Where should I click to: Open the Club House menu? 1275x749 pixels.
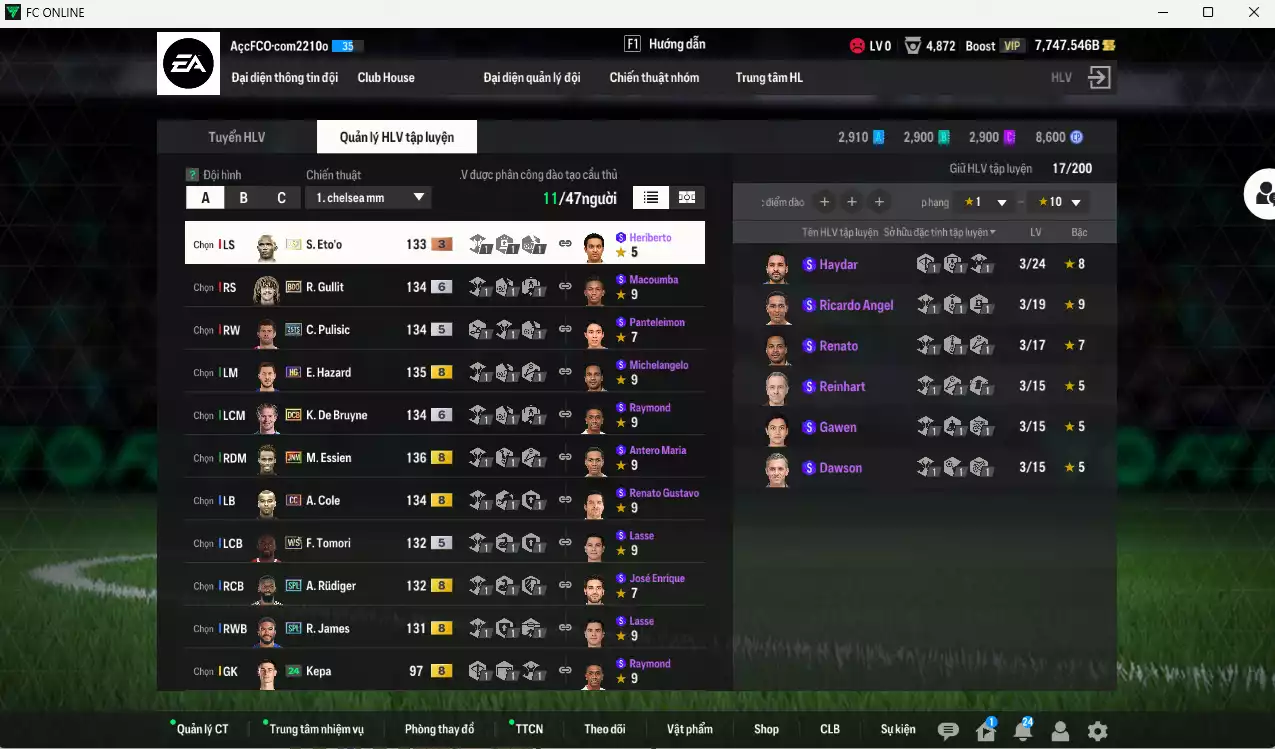(x=386, y=77)
